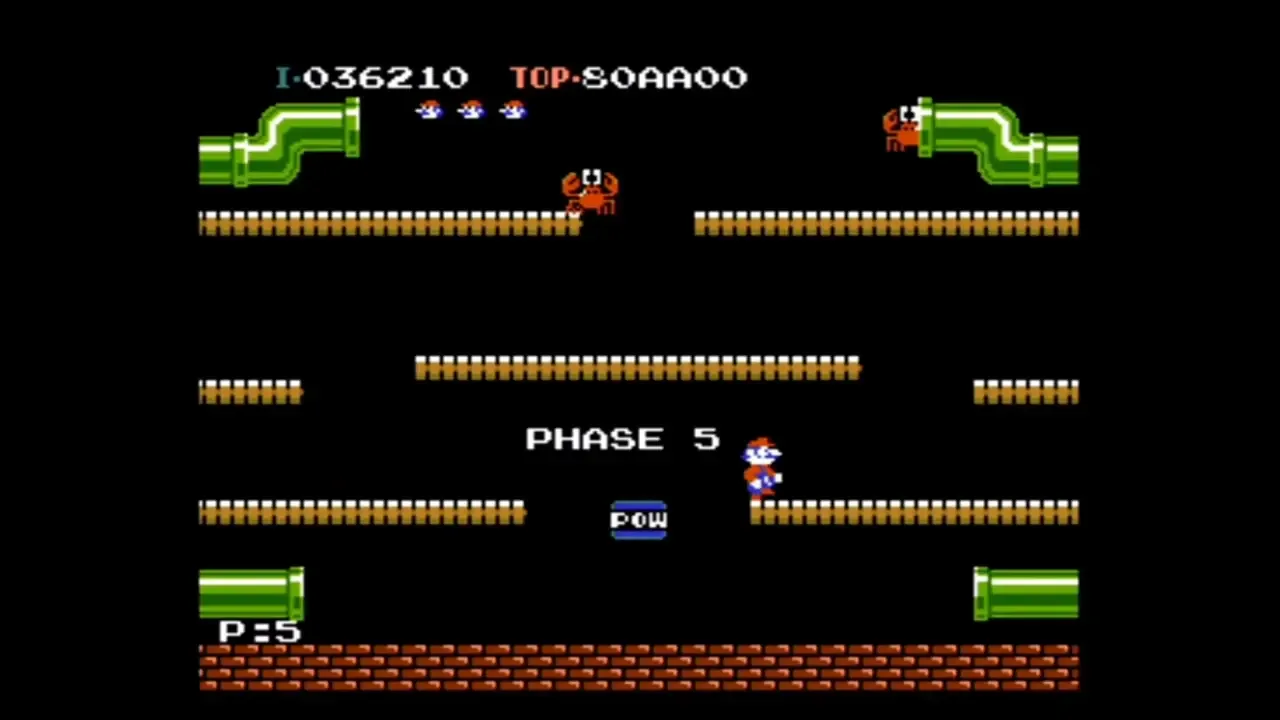
Task: Click the Mario sprite on the platform
Action: click(x=762, y=465)
